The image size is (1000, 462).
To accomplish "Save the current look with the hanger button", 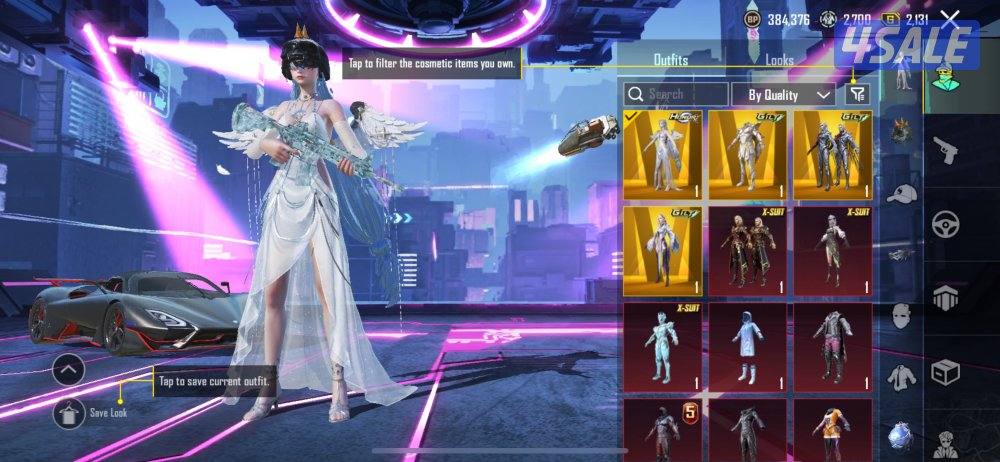I will pyautogui.click(x=69, y=412).
